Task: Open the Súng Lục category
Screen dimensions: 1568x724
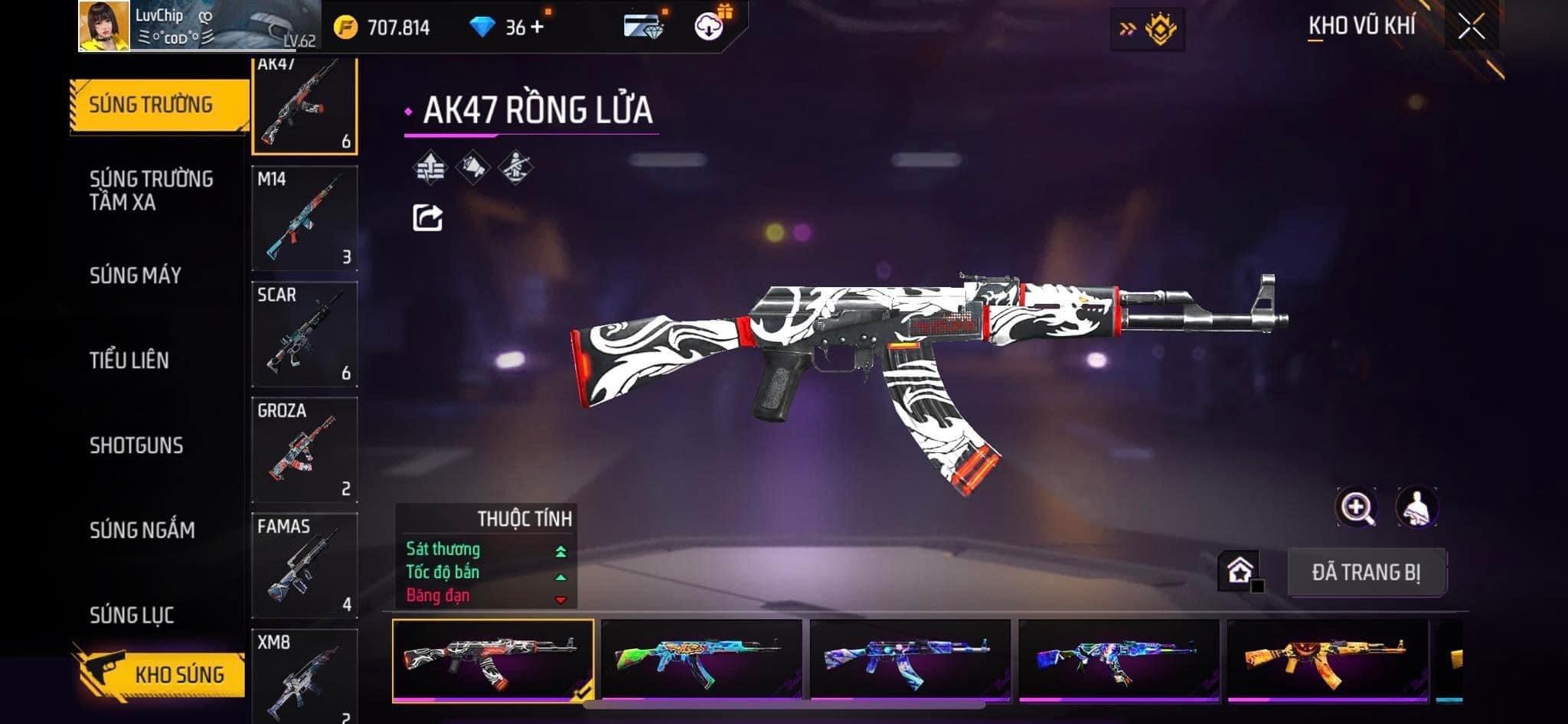Action: [x=132, y=615]
